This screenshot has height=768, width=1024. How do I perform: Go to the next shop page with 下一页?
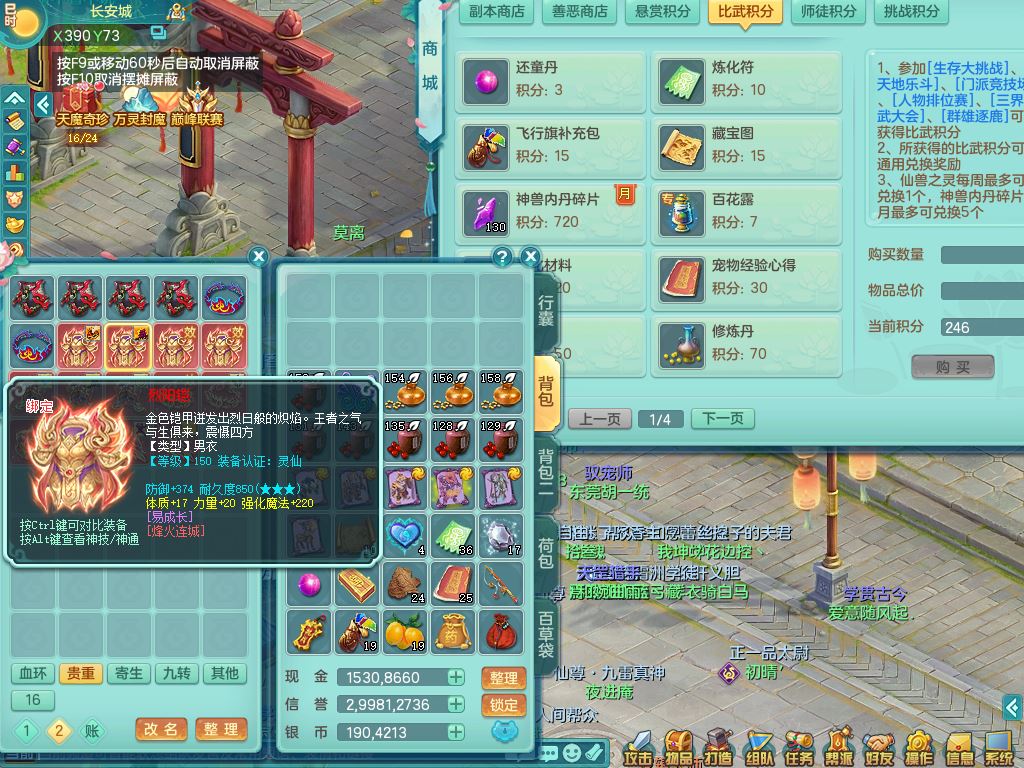click(722, 419)
